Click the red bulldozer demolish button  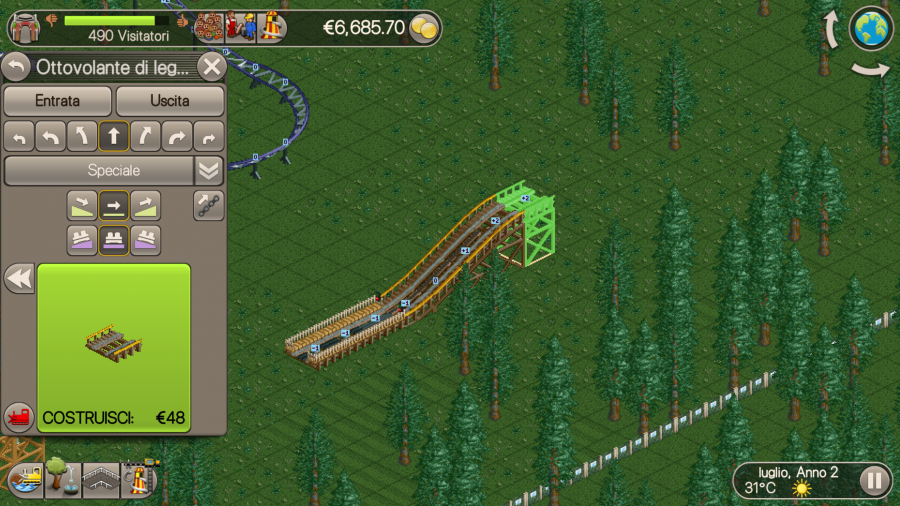[17, 416]
